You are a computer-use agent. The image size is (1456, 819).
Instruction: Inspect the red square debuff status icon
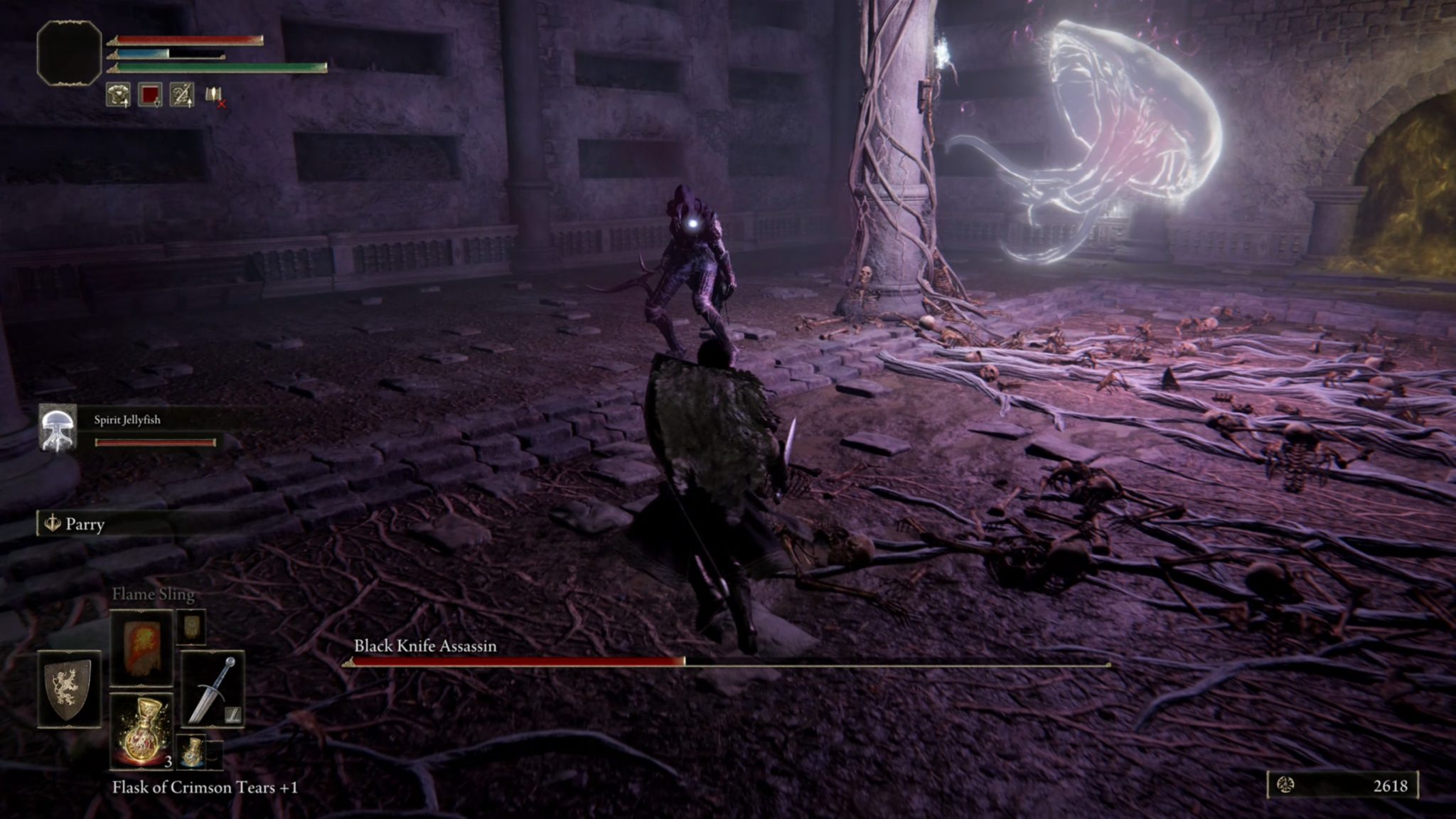(x=150, y=95)
